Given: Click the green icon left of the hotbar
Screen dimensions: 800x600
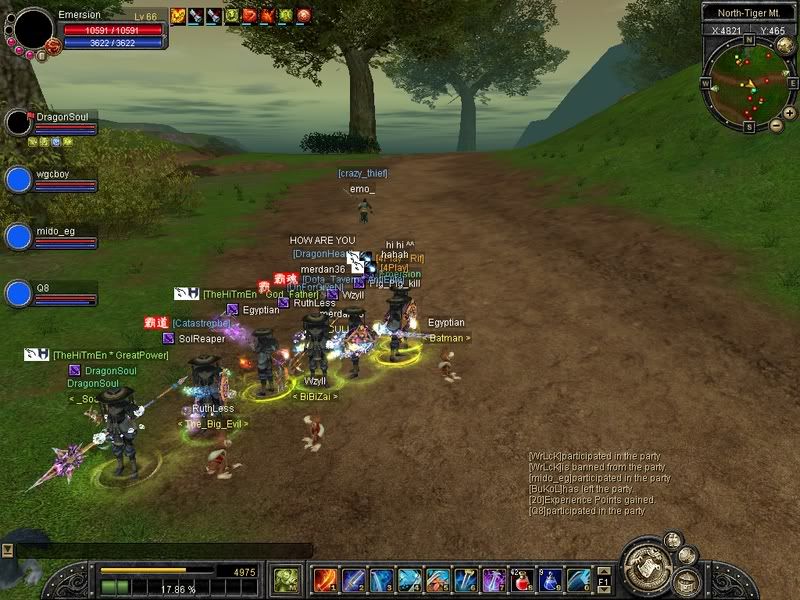Looking at the screenshot, I should pos(287,580).
